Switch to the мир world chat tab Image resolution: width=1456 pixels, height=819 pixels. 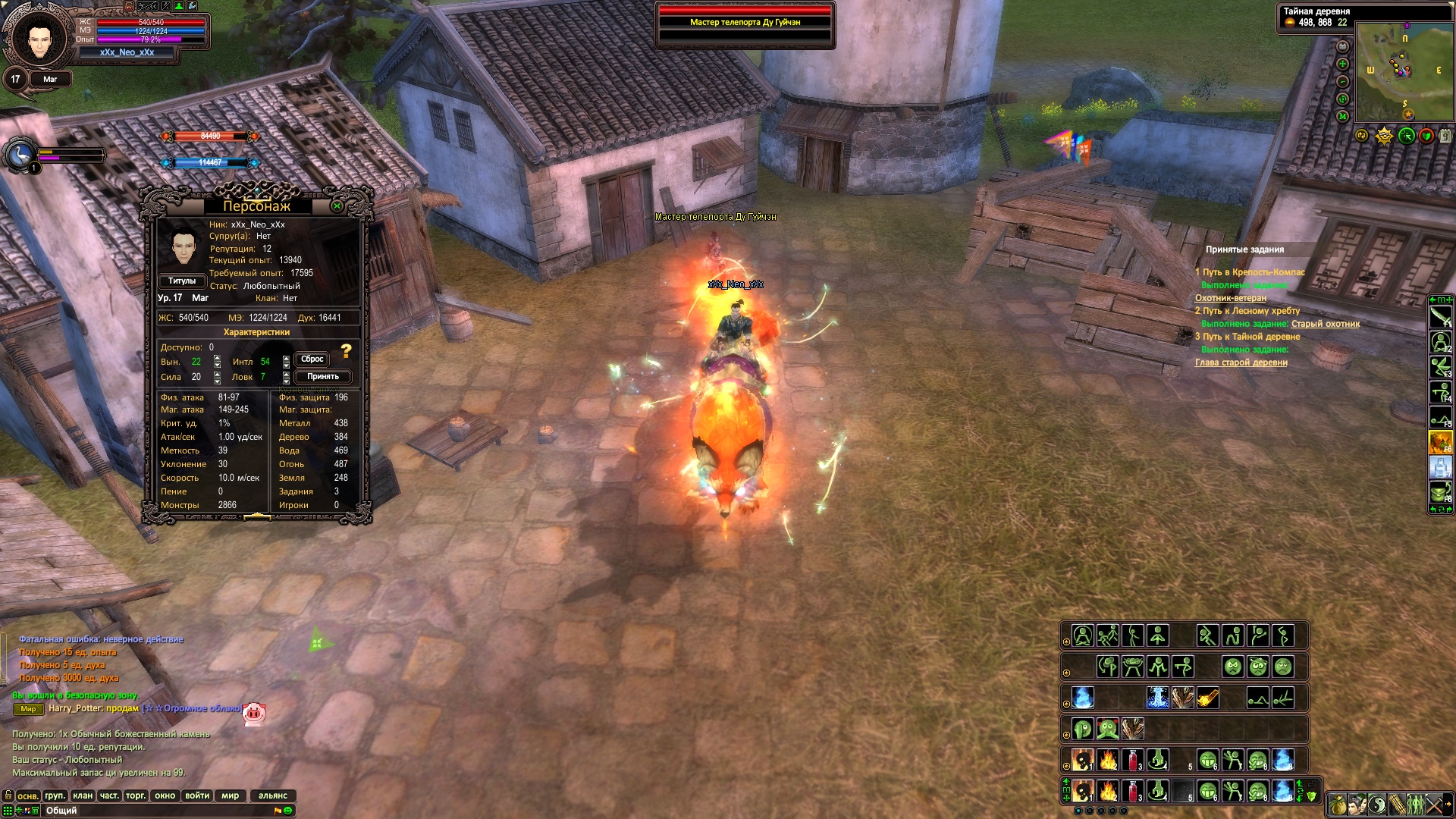point(230,796)
